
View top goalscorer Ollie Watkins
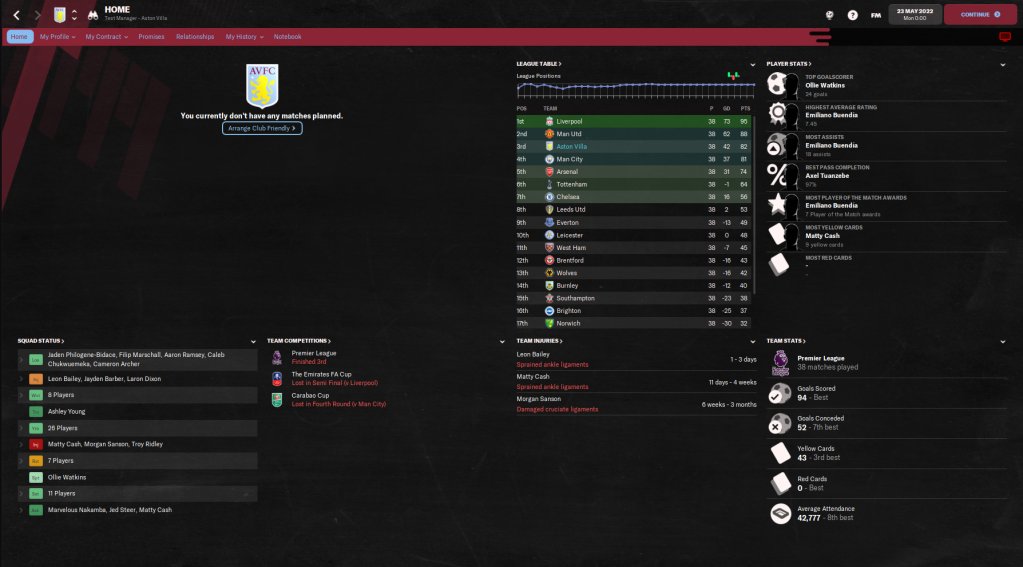(828, 86)
